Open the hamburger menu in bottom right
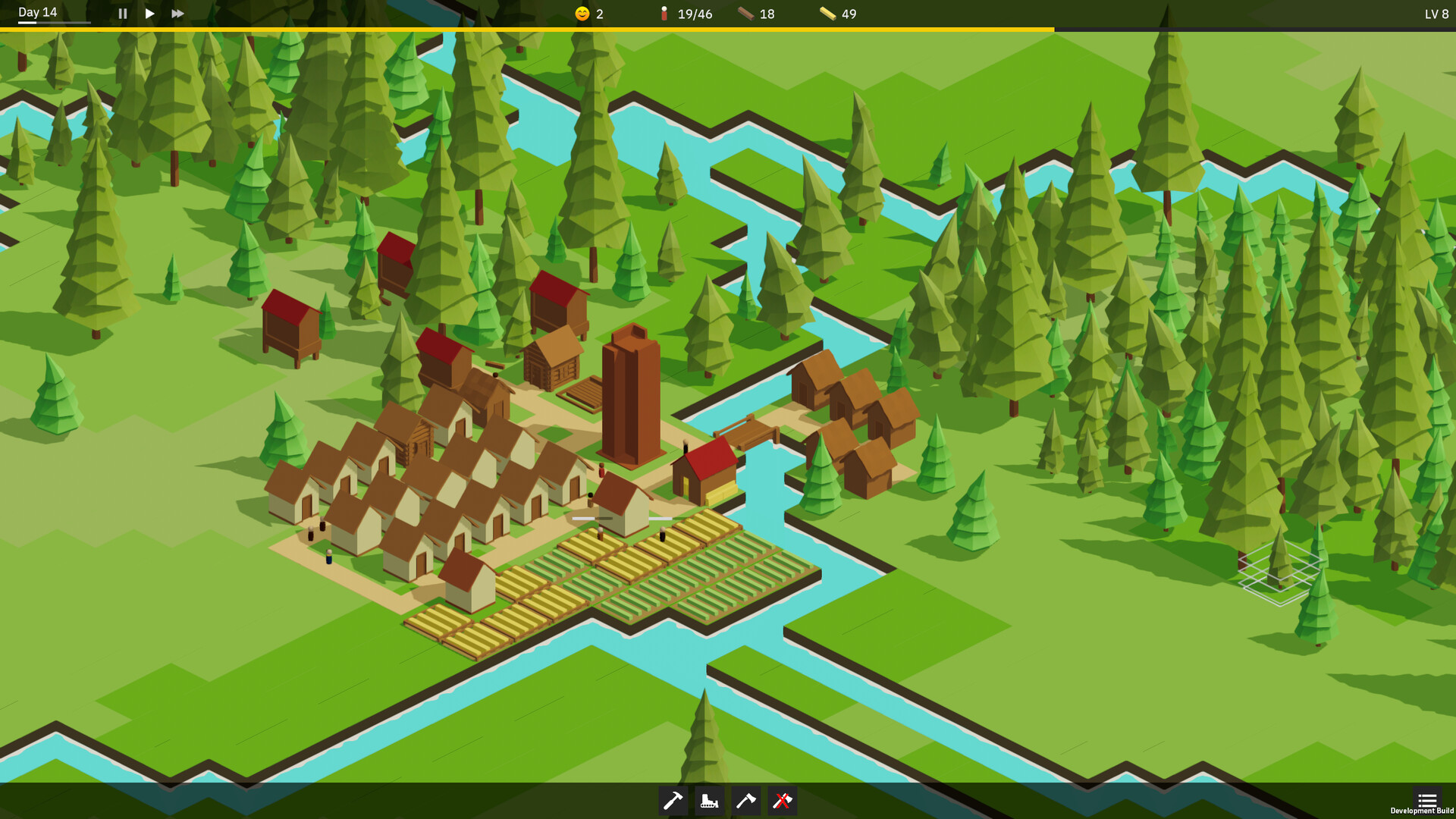This screenshot has height=819, width=1456. click(1428, 798)
